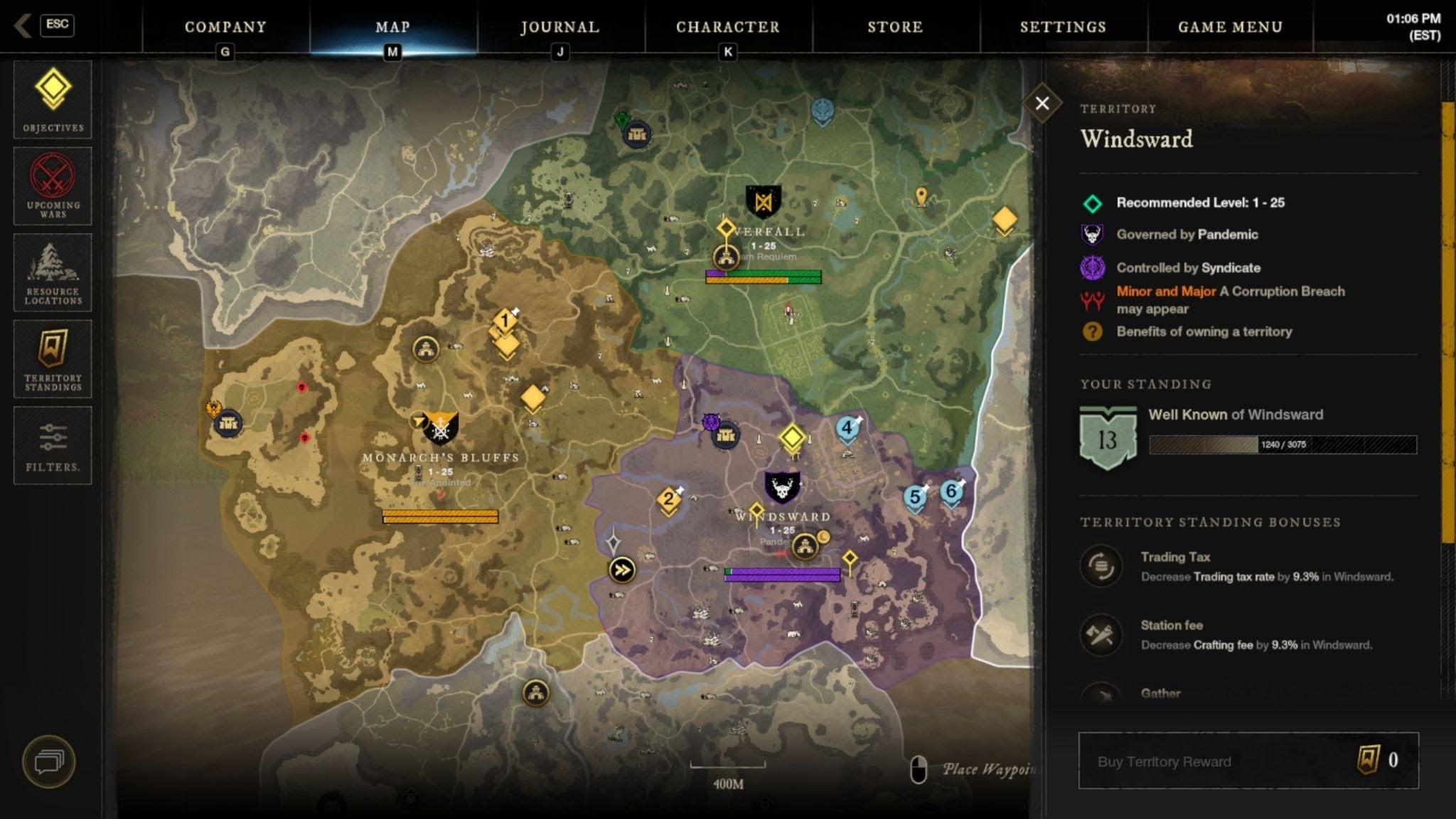Select the Windsward skull crest marker
The height and width of the screenshot is (819, 1456).
coord(782,488)
